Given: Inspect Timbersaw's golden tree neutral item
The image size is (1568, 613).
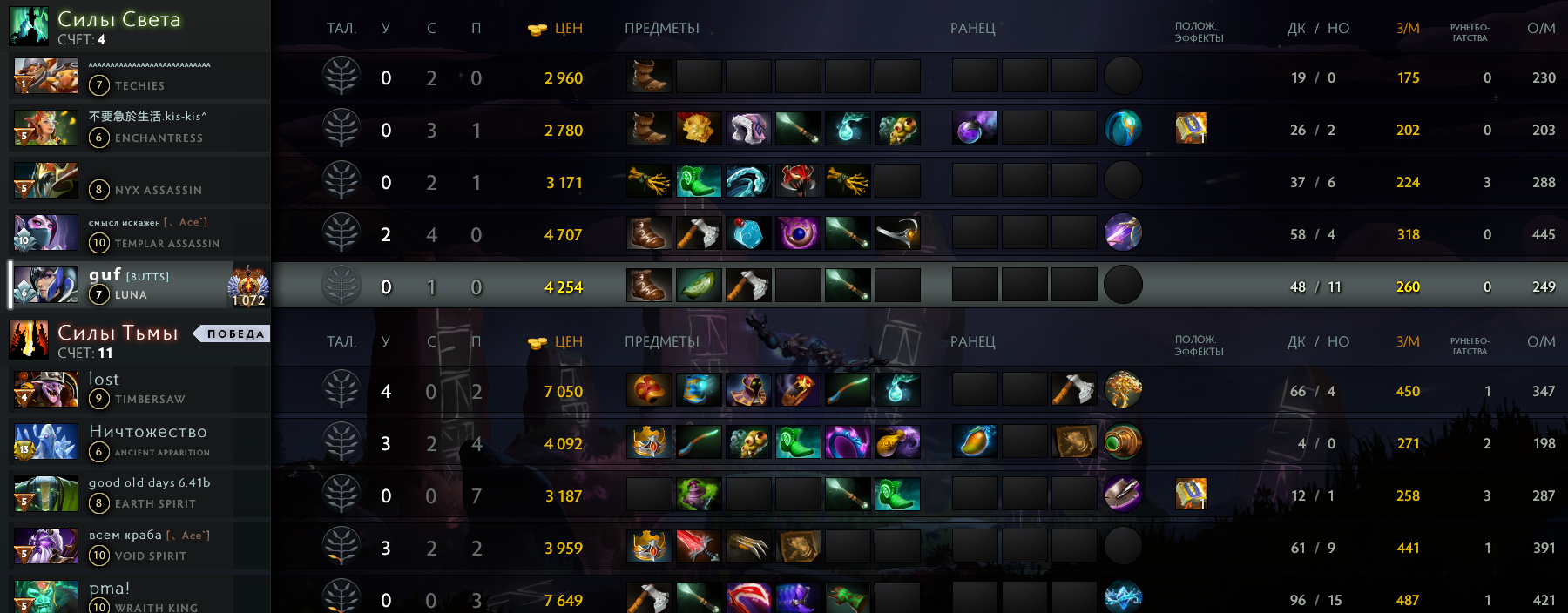Looking at the screenshot, I should pyautogui.click(x=1123, y=390).
